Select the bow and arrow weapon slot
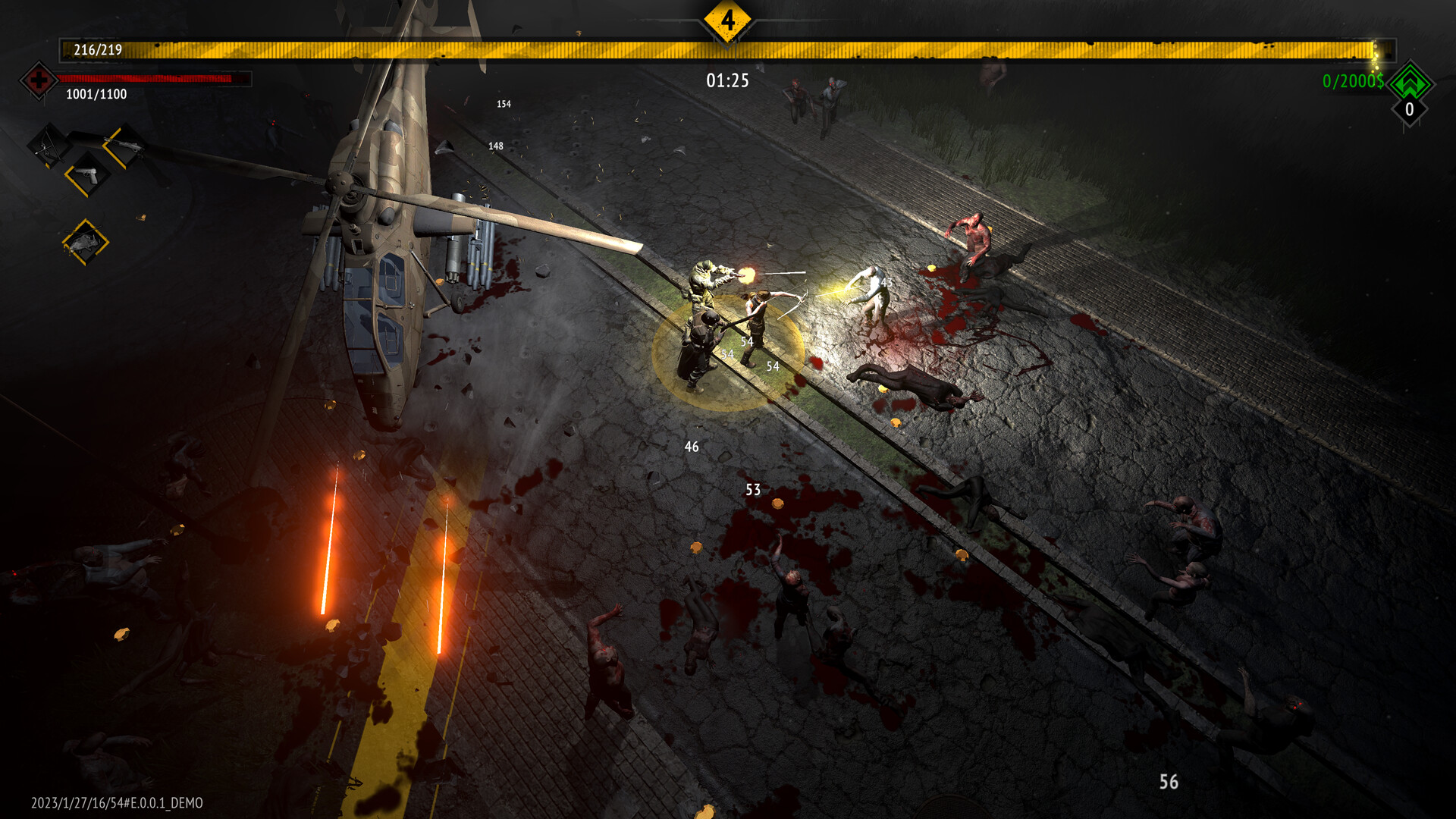The image size is (1456, 819). click(x=49, y=145)
